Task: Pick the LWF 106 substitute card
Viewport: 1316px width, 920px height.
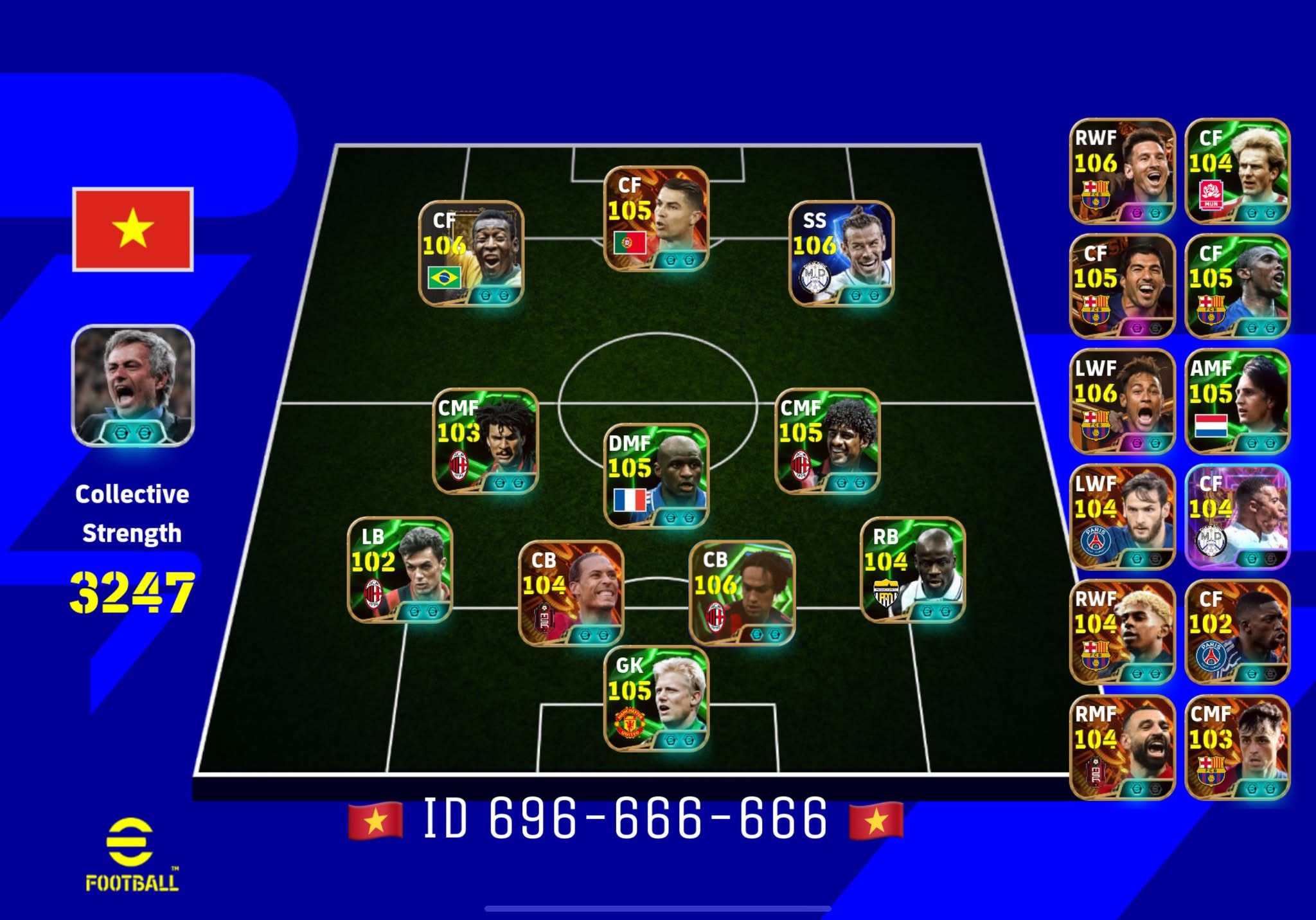Action: click(1122, 402)
